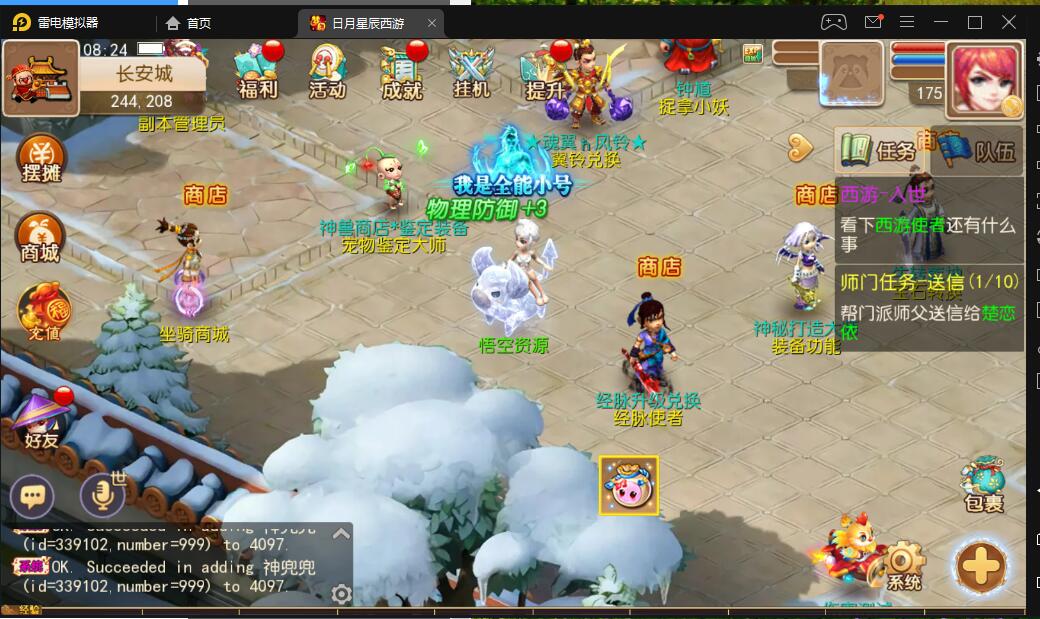Viewport: 1040px width, 619px height.
Task: Tap the microphone voice chat button
Action: click(102, 494)
